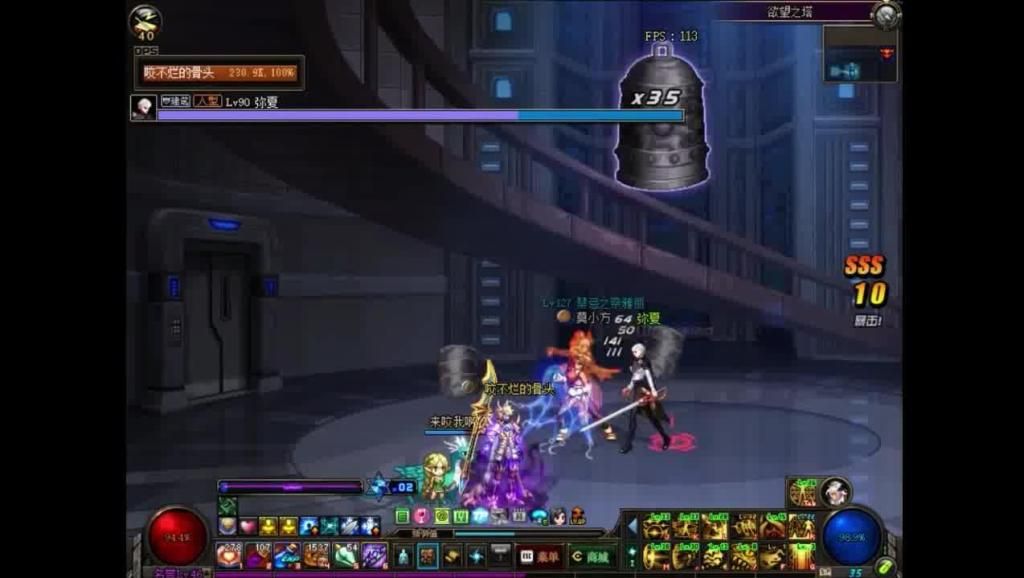
Task: Click the skill bar's left arrow toggle
Action: tap(632, 526)
